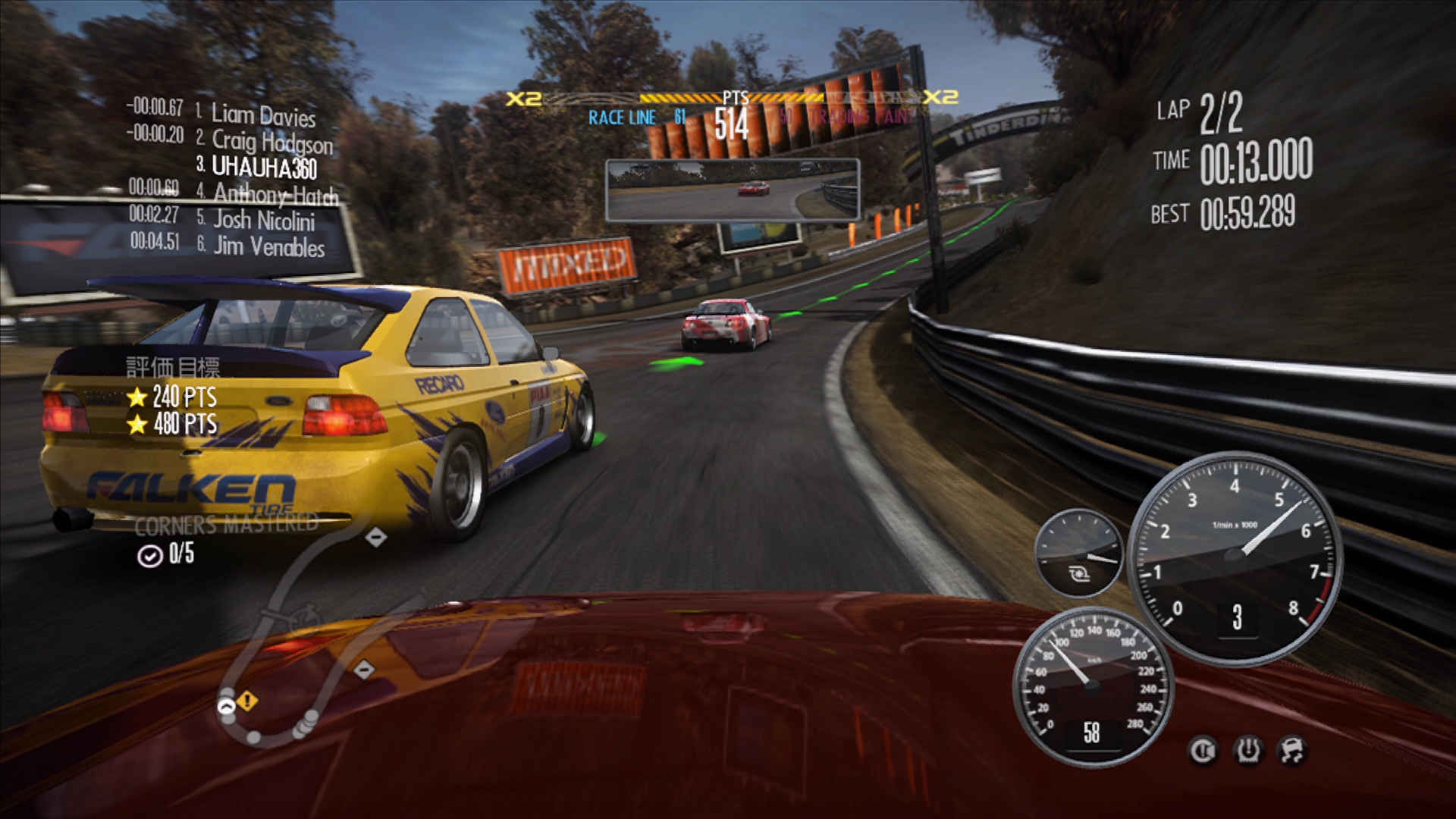
Task: Toggle the stability control skid icon
Action: click(x=1292, y=750)
